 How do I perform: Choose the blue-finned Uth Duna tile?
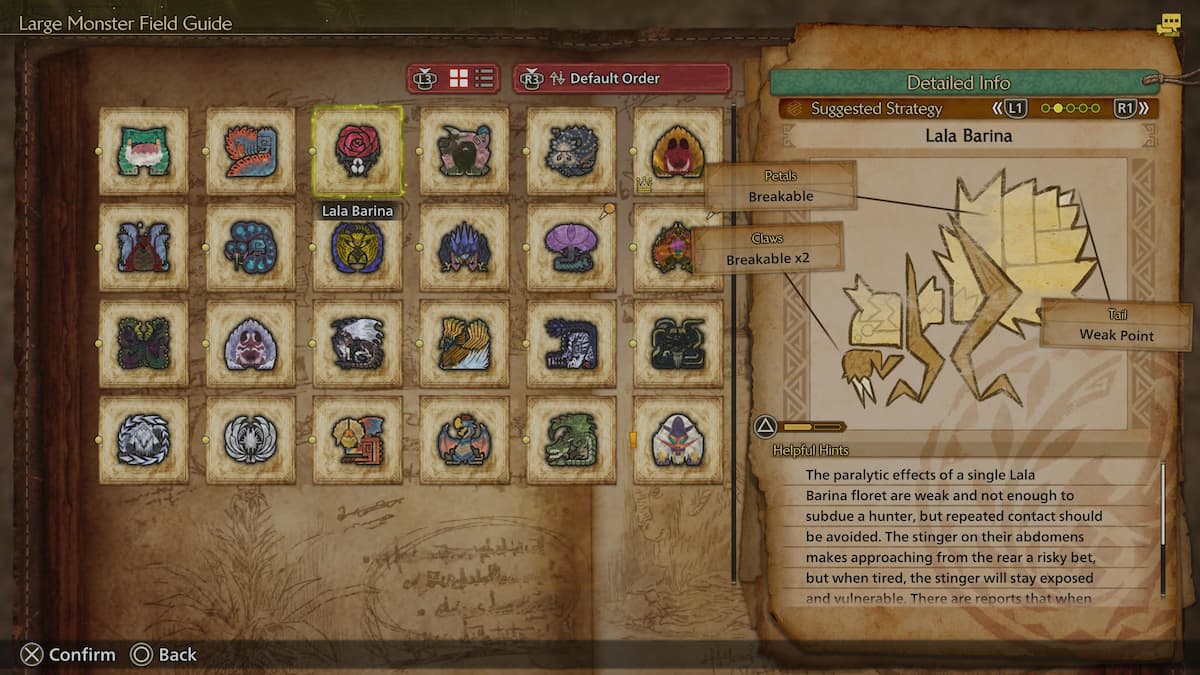coord(143,247)
